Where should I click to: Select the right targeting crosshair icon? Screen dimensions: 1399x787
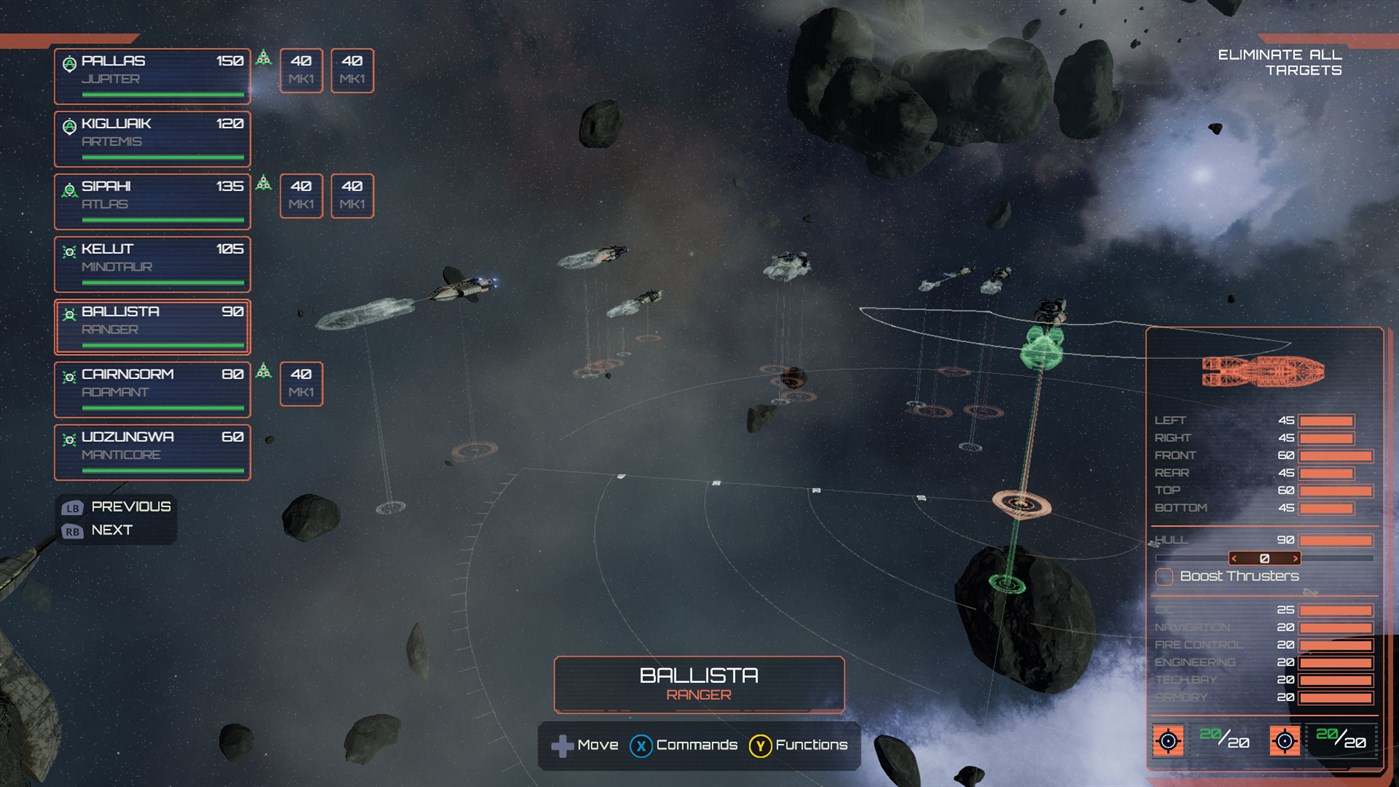click(1284, 741)
